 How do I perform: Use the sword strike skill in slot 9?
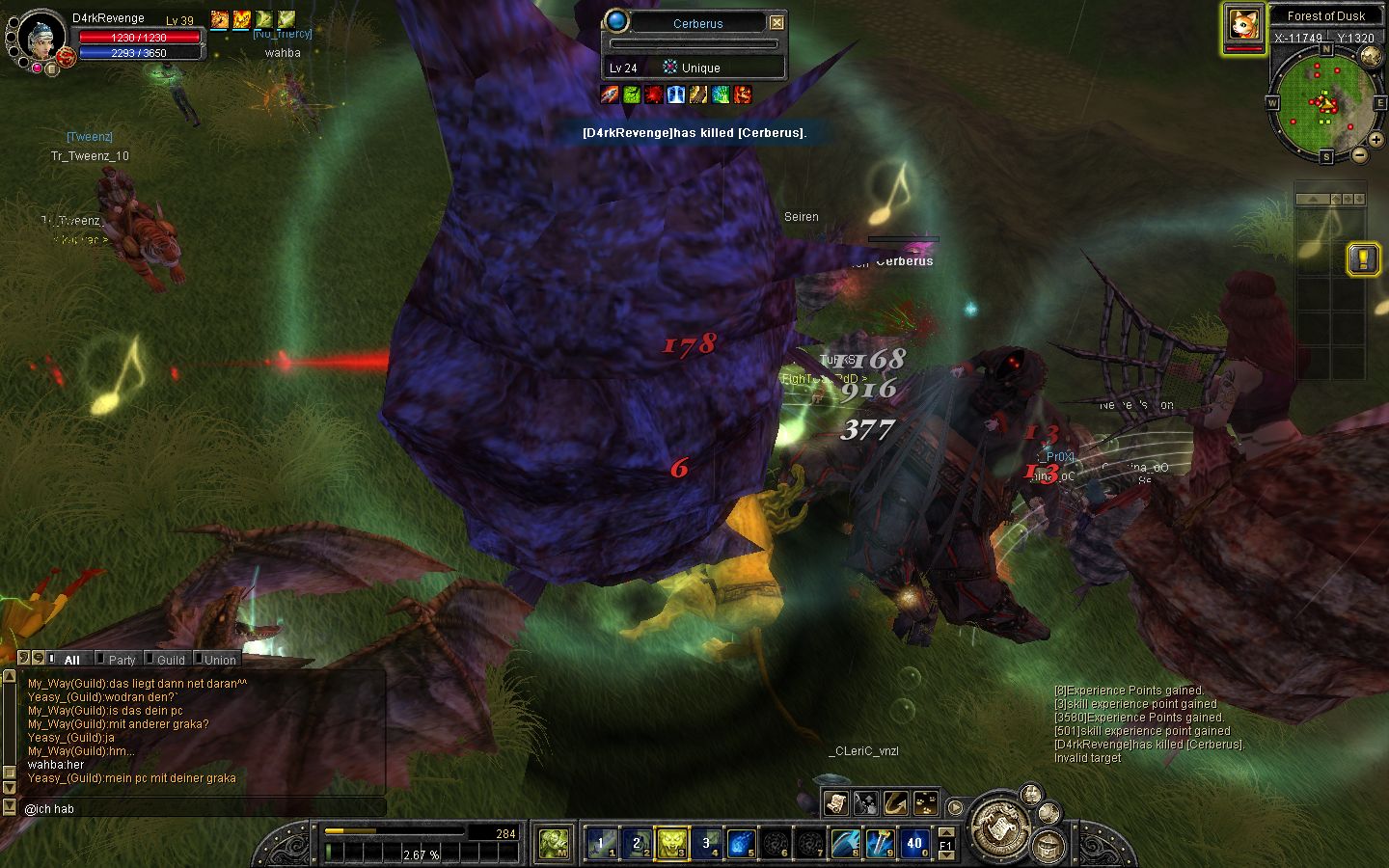tap(880, 844)
